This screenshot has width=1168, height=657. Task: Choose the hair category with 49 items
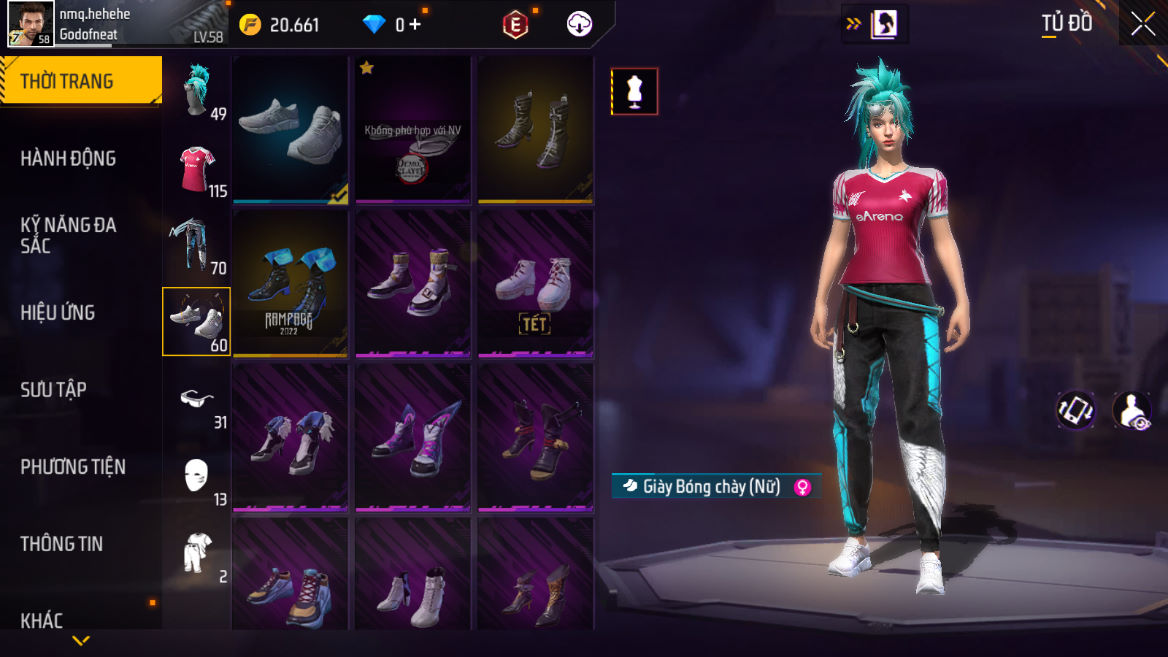click(x=197, y=90)
